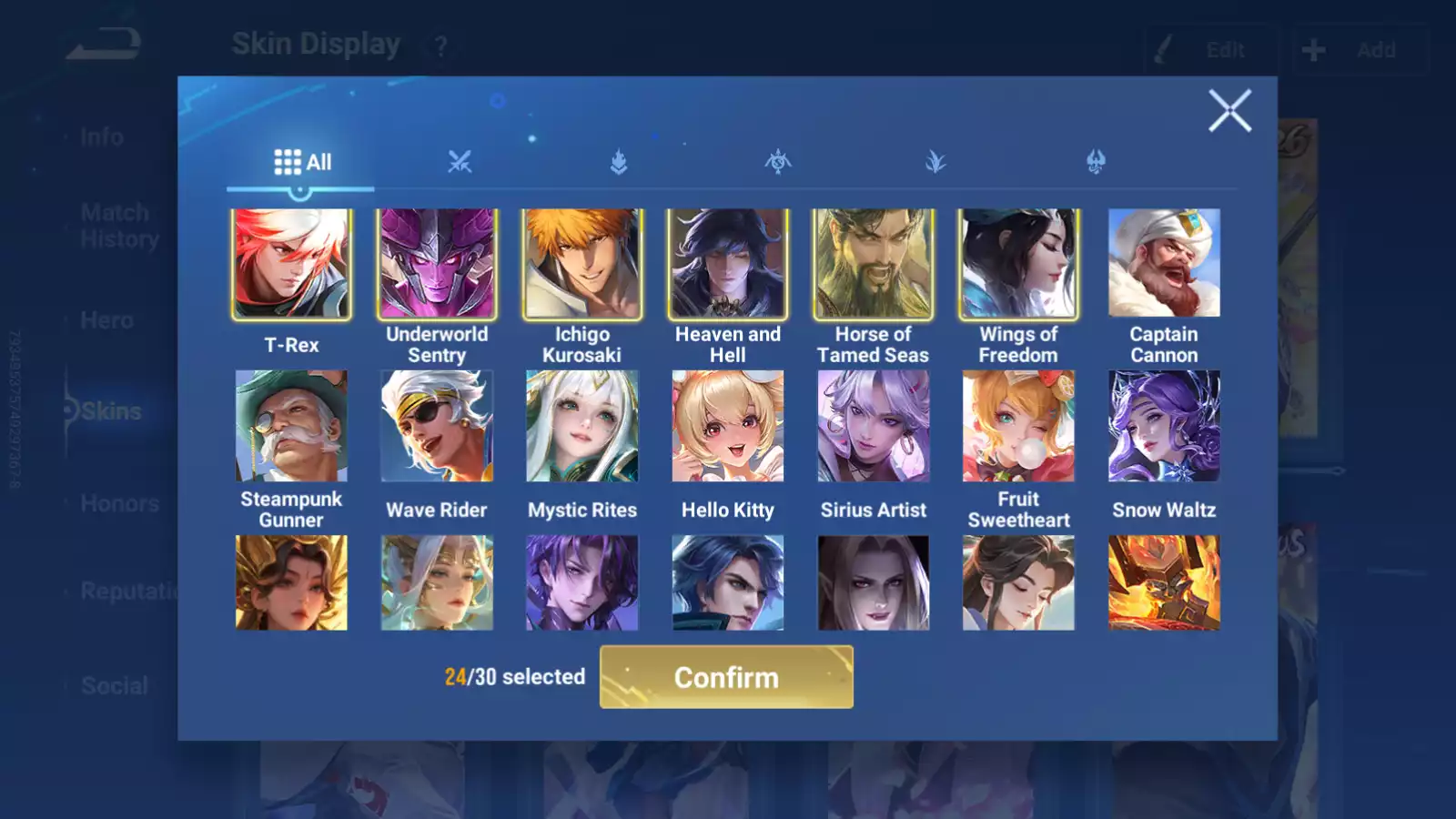Select the Hello Kitty skin thumbnail
Image resolution: width=1456 pixels, height=819 pixels.
(x=728, y=426)
